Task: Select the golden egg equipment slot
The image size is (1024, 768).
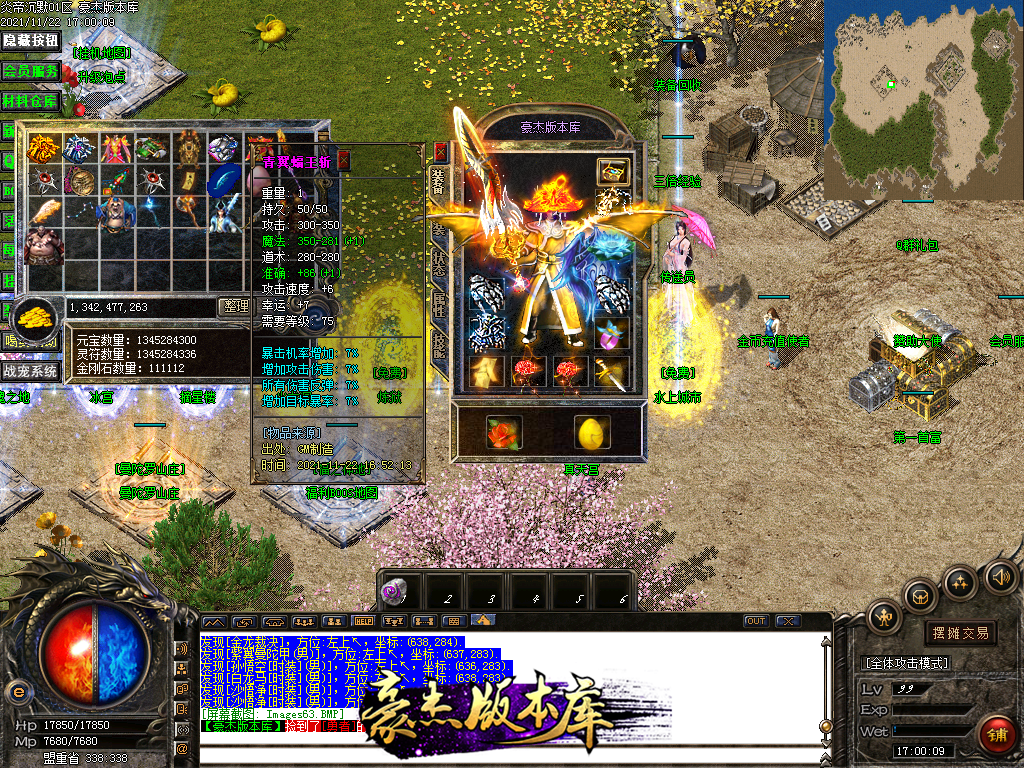Action: click(591, 432)
